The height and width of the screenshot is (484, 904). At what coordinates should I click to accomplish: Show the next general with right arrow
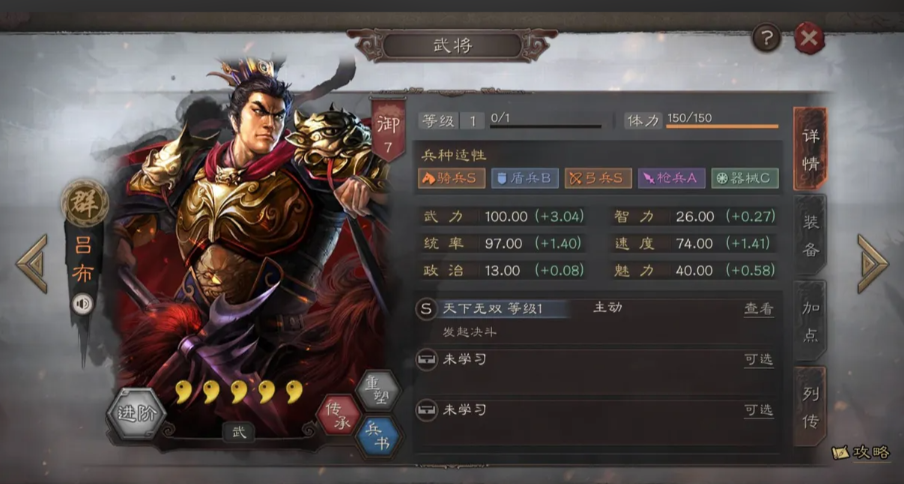click(872, 263)
